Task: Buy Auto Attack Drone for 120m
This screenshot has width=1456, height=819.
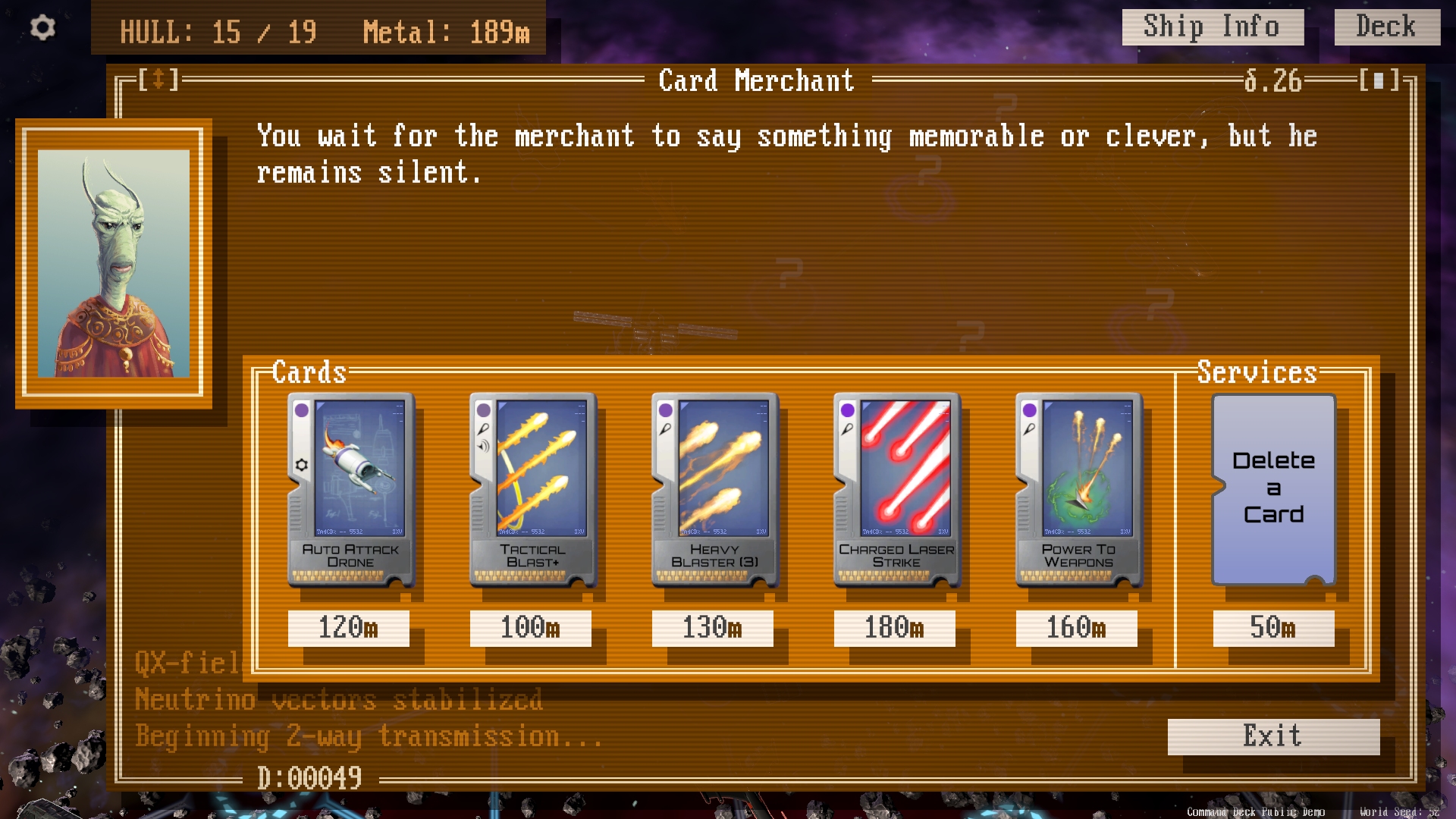Action: [349, 628]
